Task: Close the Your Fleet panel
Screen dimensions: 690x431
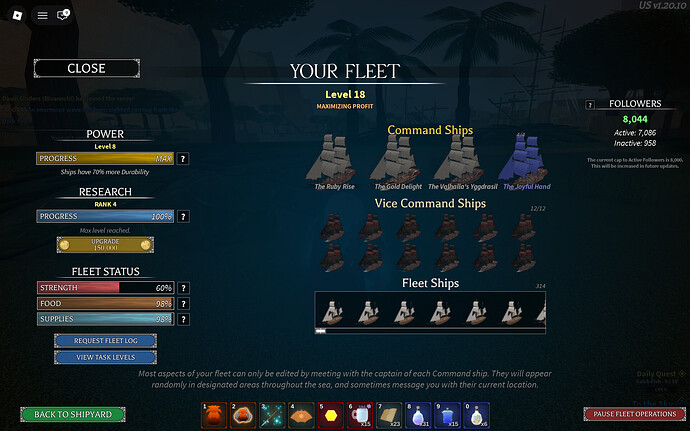Action: [86, 69]
